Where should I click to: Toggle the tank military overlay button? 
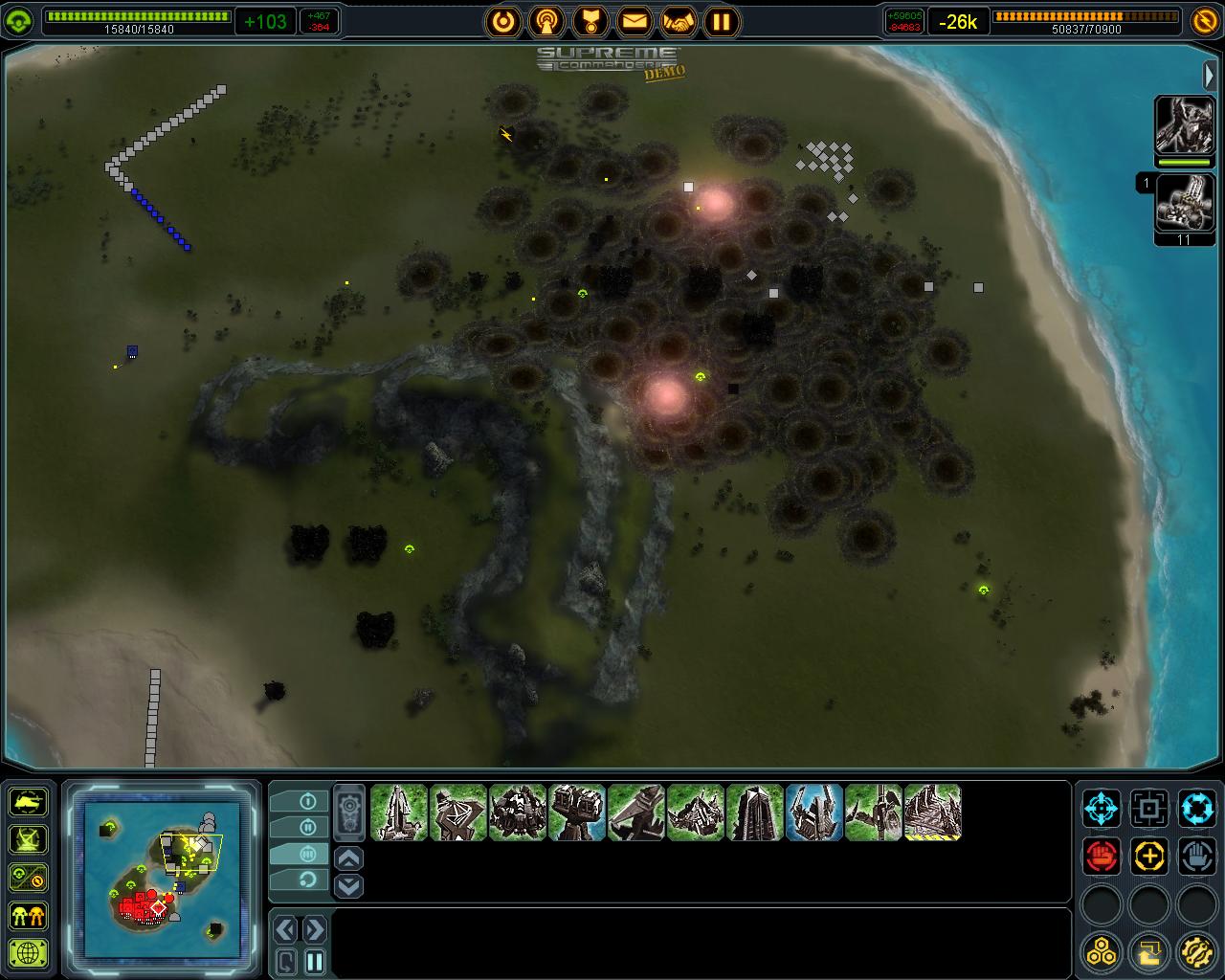tap(29, 800)
